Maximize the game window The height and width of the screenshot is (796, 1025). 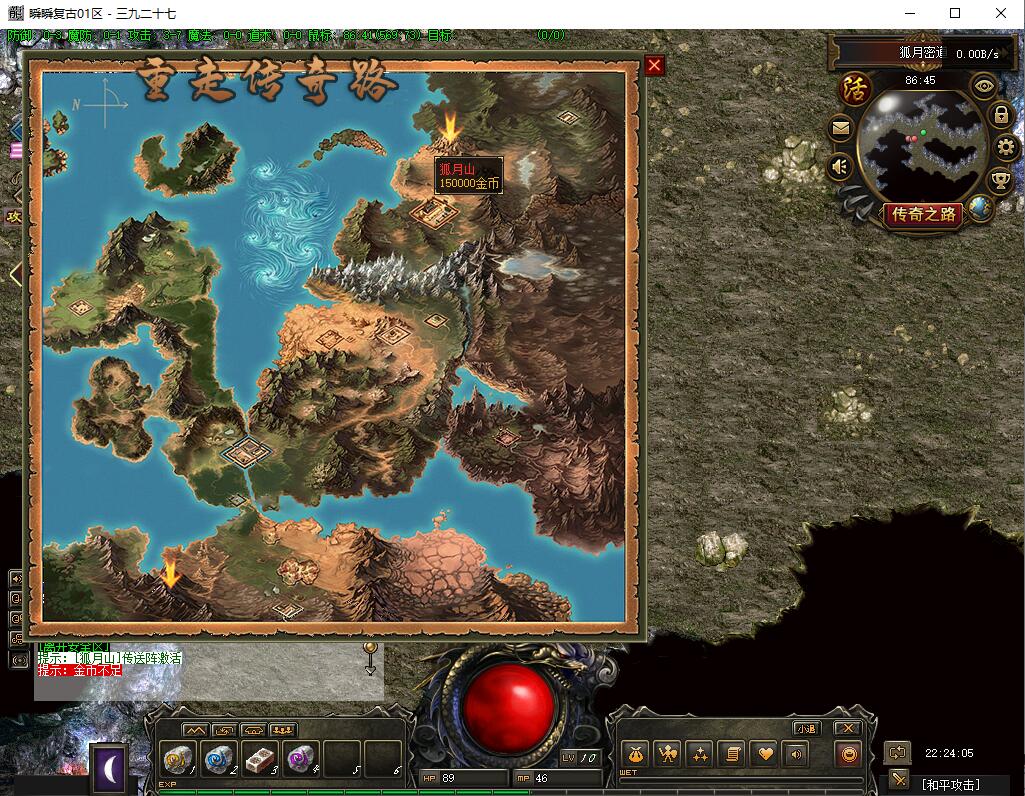point(955,13)
